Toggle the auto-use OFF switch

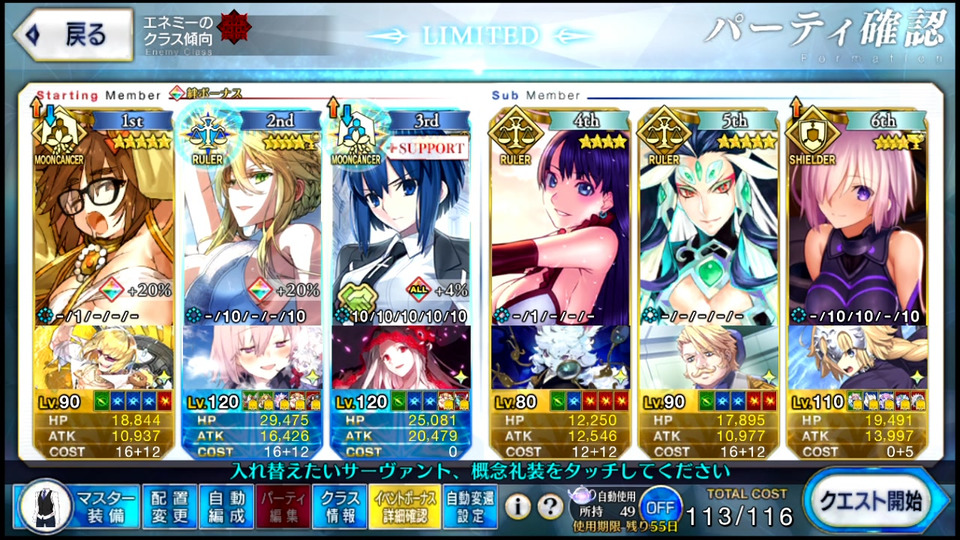tap(658, 504)
